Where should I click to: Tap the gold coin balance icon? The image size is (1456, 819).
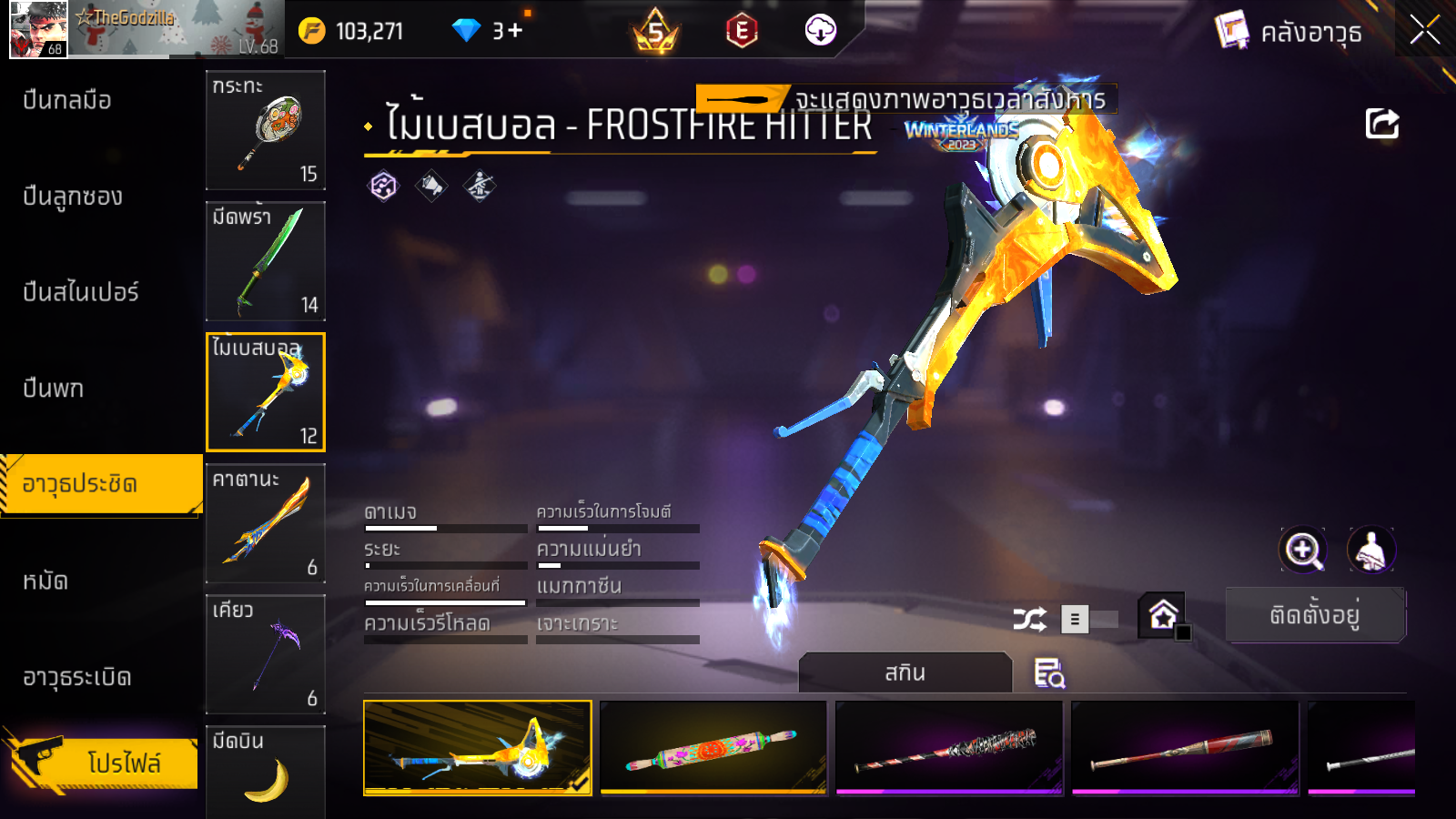312,31
